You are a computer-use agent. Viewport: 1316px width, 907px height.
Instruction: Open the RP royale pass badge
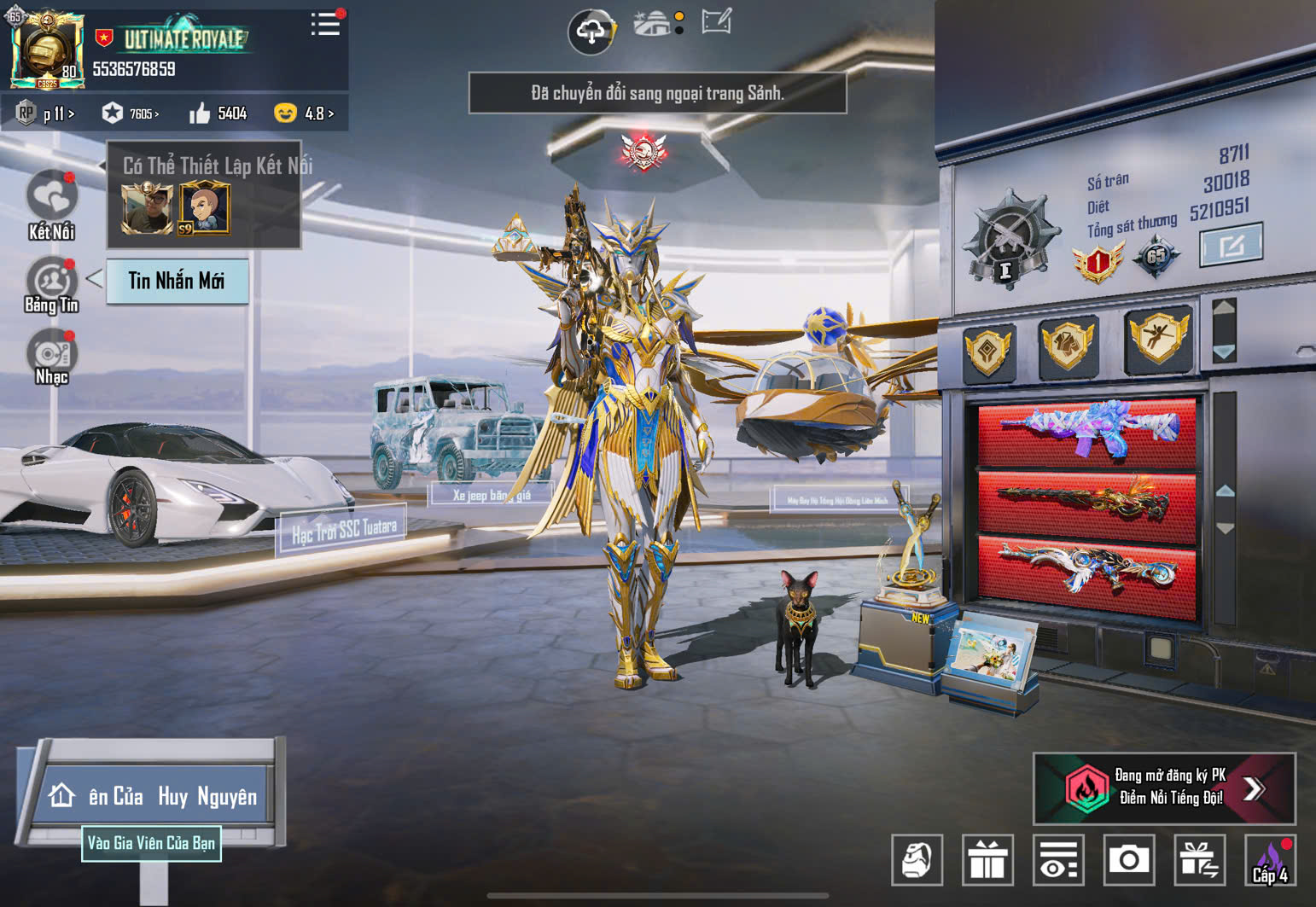tap(45, 113)
